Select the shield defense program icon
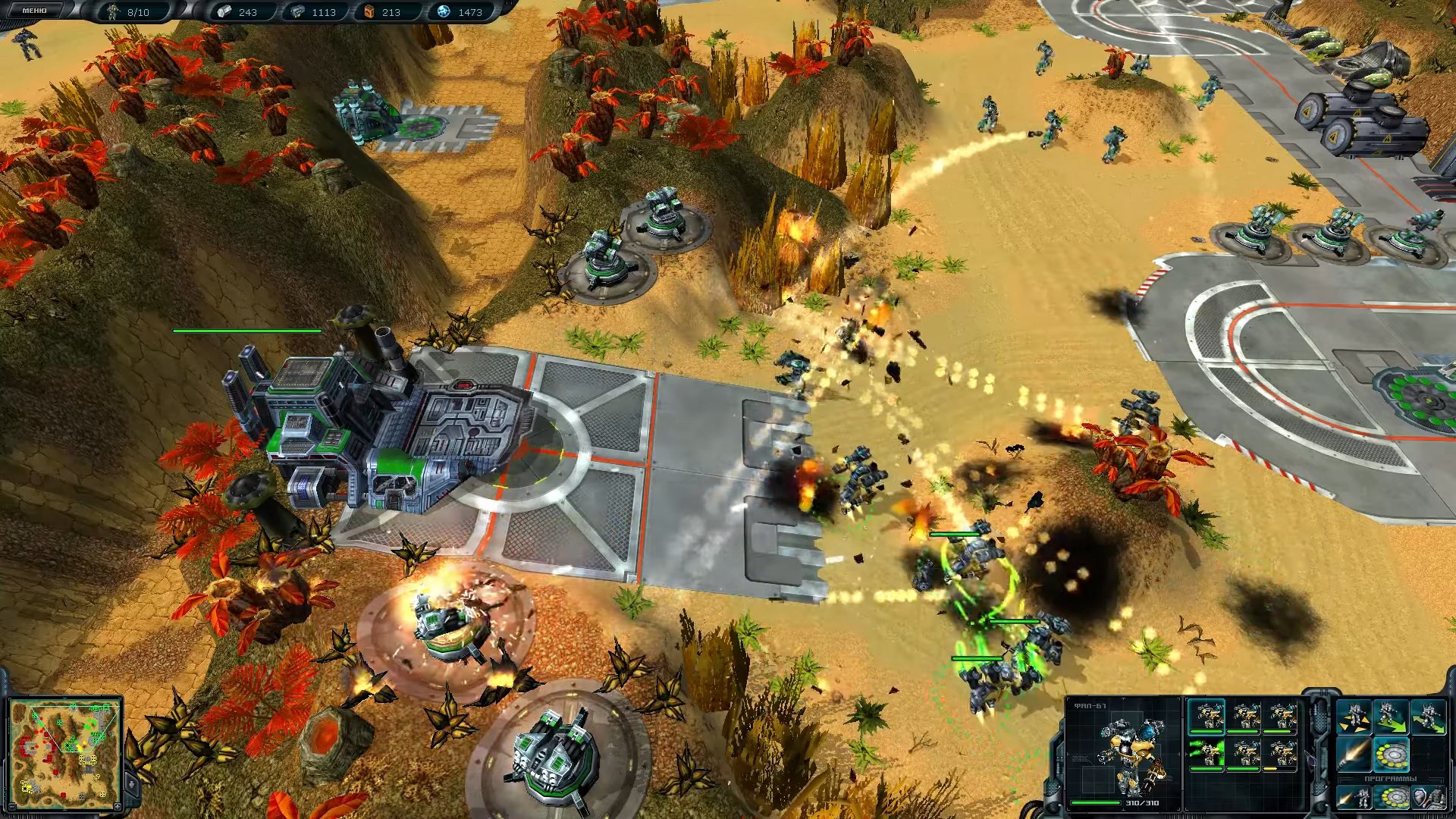 point(1427,798)
